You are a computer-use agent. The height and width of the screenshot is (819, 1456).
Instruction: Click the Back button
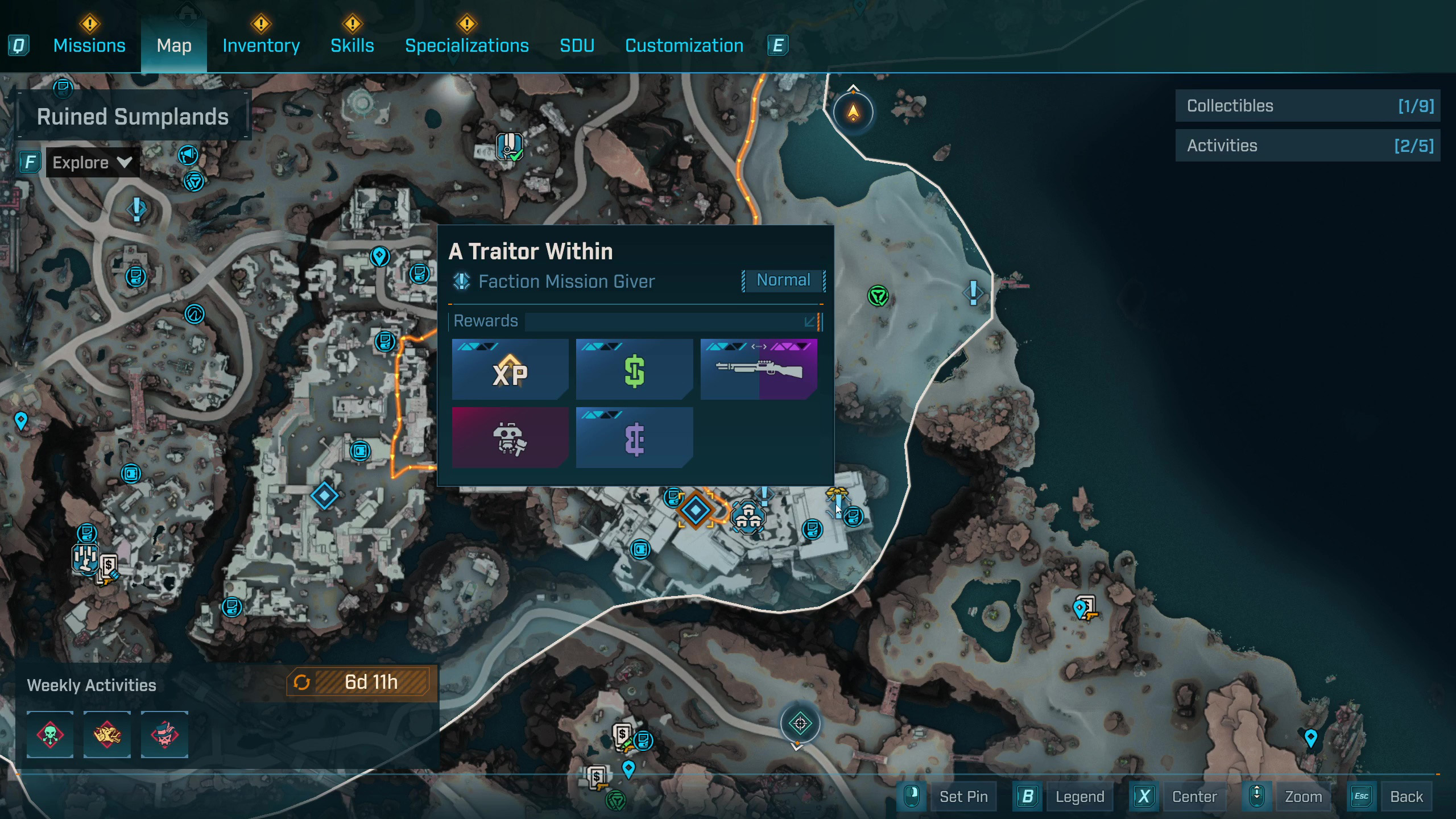1406,796
